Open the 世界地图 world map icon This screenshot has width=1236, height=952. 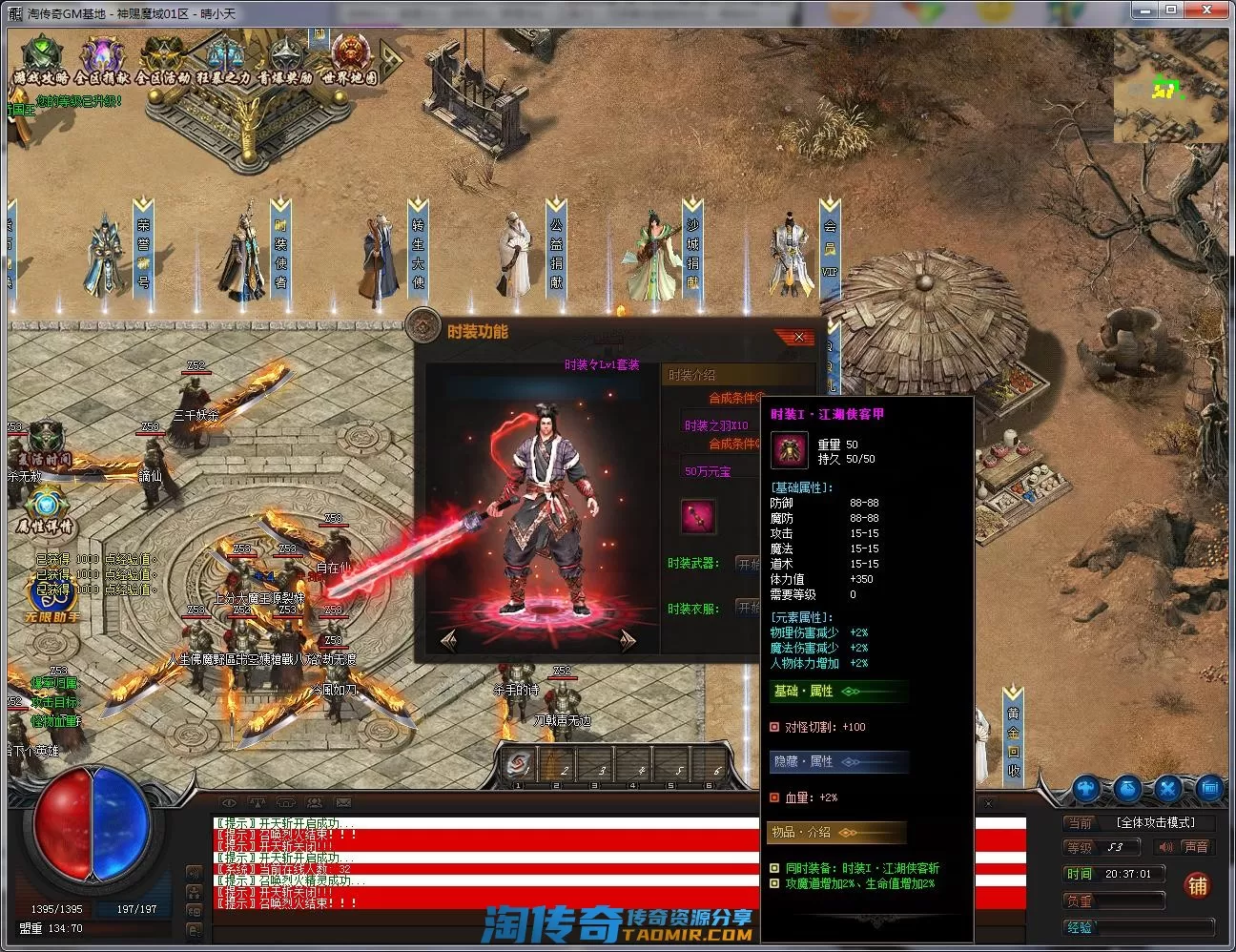pos(349,61)
